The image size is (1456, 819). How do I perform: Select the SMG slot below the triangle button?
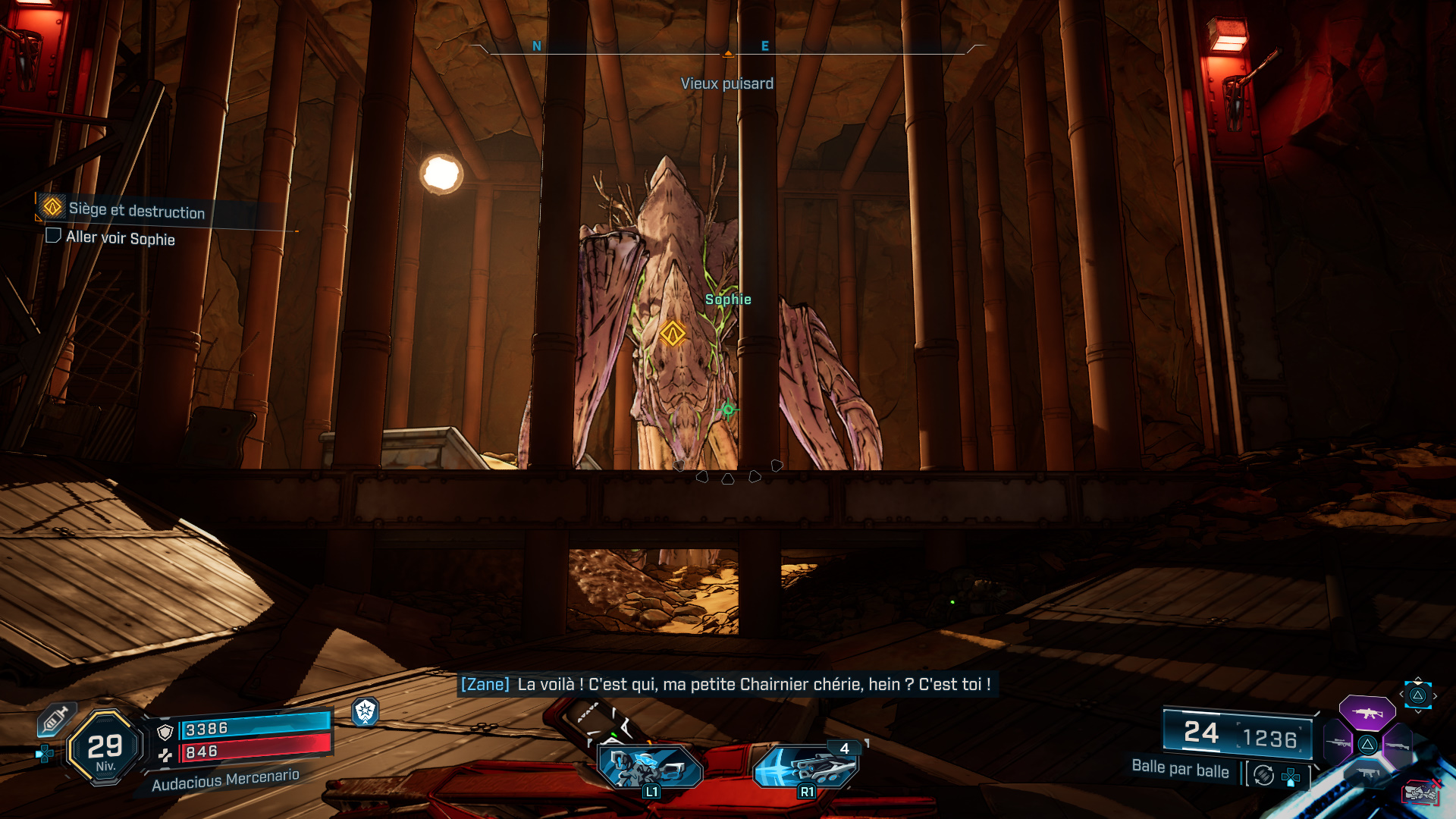1367,772
